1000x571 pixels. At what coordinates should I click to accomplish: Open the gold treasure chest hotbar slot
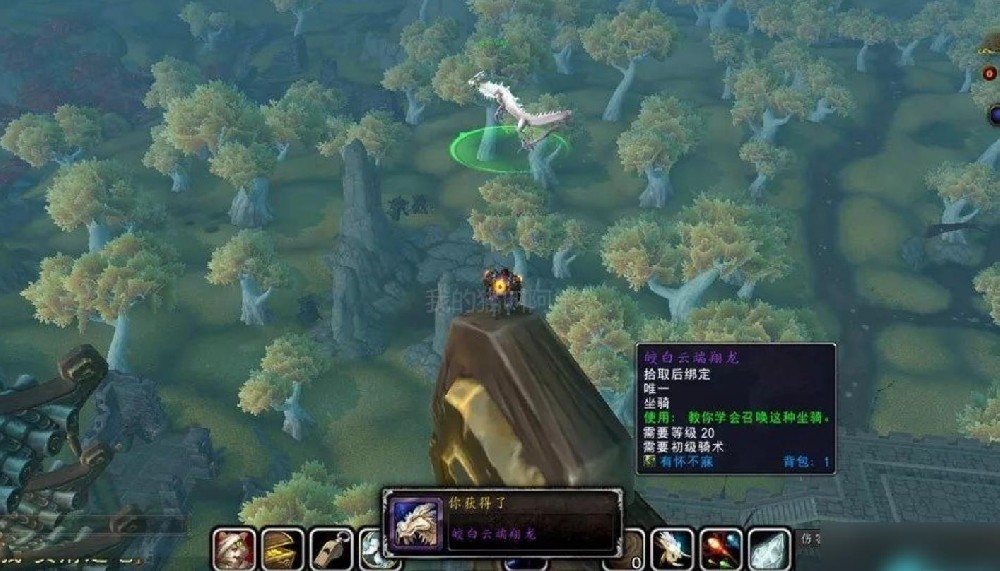point(282,549)
